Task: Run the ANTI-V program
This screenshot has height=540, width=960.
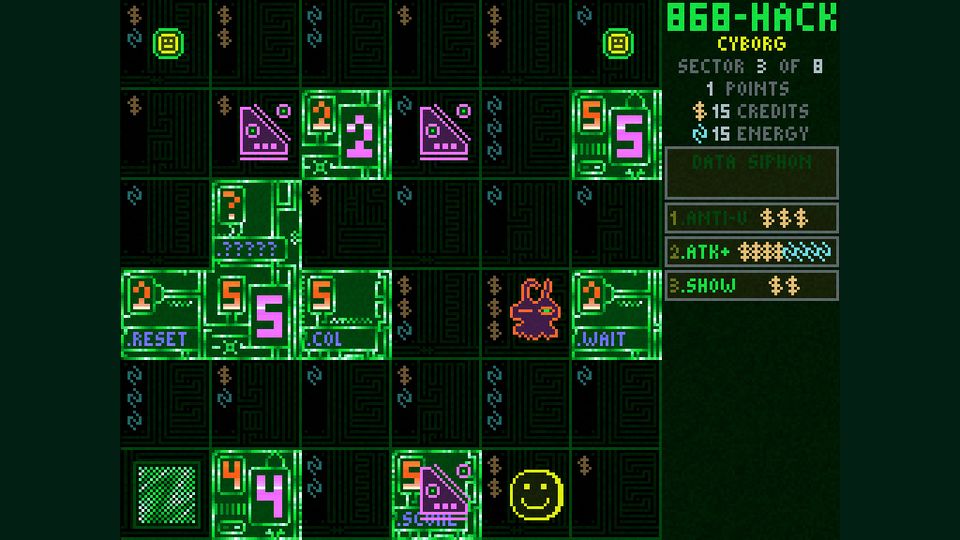Action: (751, 218)
